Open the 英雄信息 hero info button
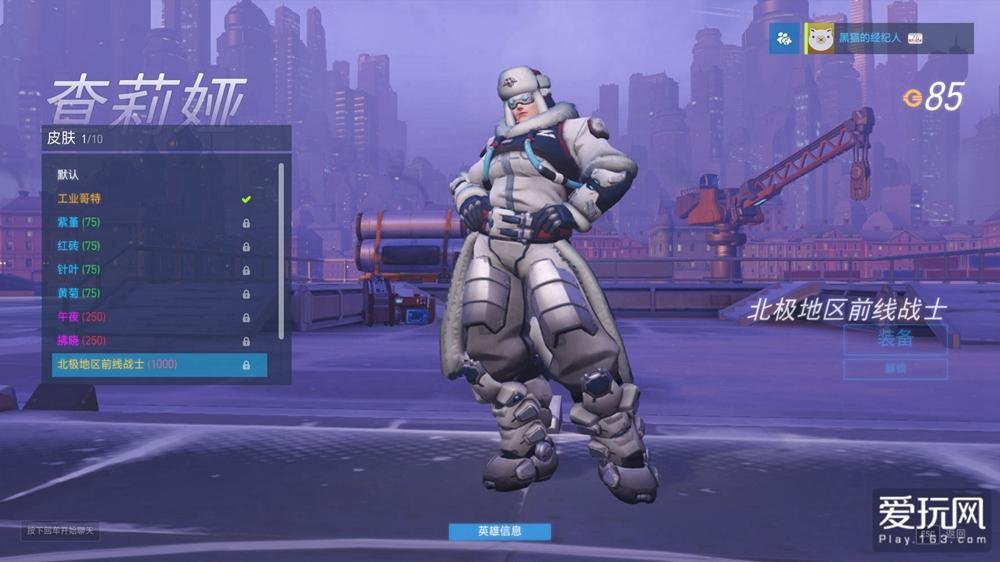The height and width of the screenshot is (562, 1000). click(x=499, y=531)
